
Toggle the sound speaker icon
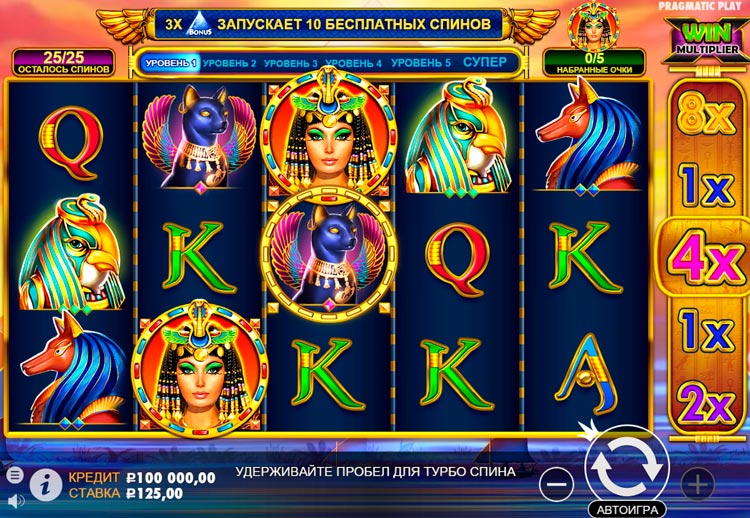pos(15,498)
